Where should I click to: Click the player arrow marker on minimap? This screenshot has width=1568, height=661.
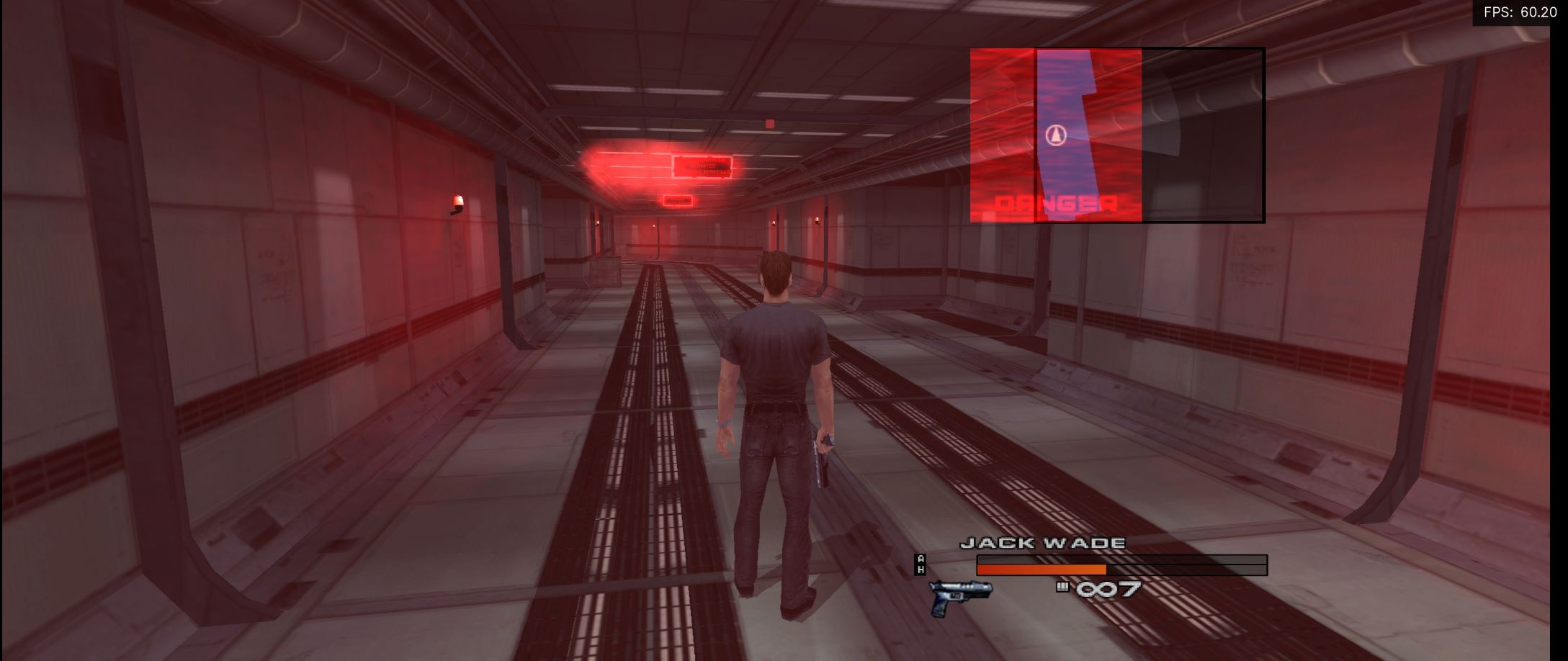[x=1055, y=135]
